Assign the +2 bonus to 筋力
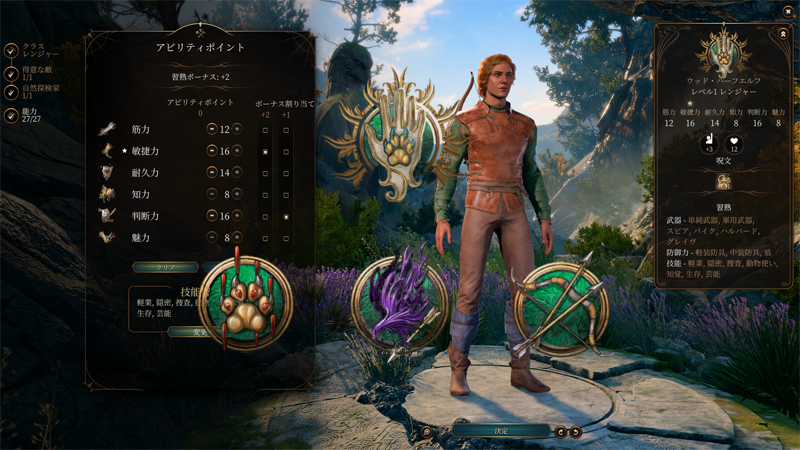This screenshot has height=450, width=800. click(x=265, y=129)
